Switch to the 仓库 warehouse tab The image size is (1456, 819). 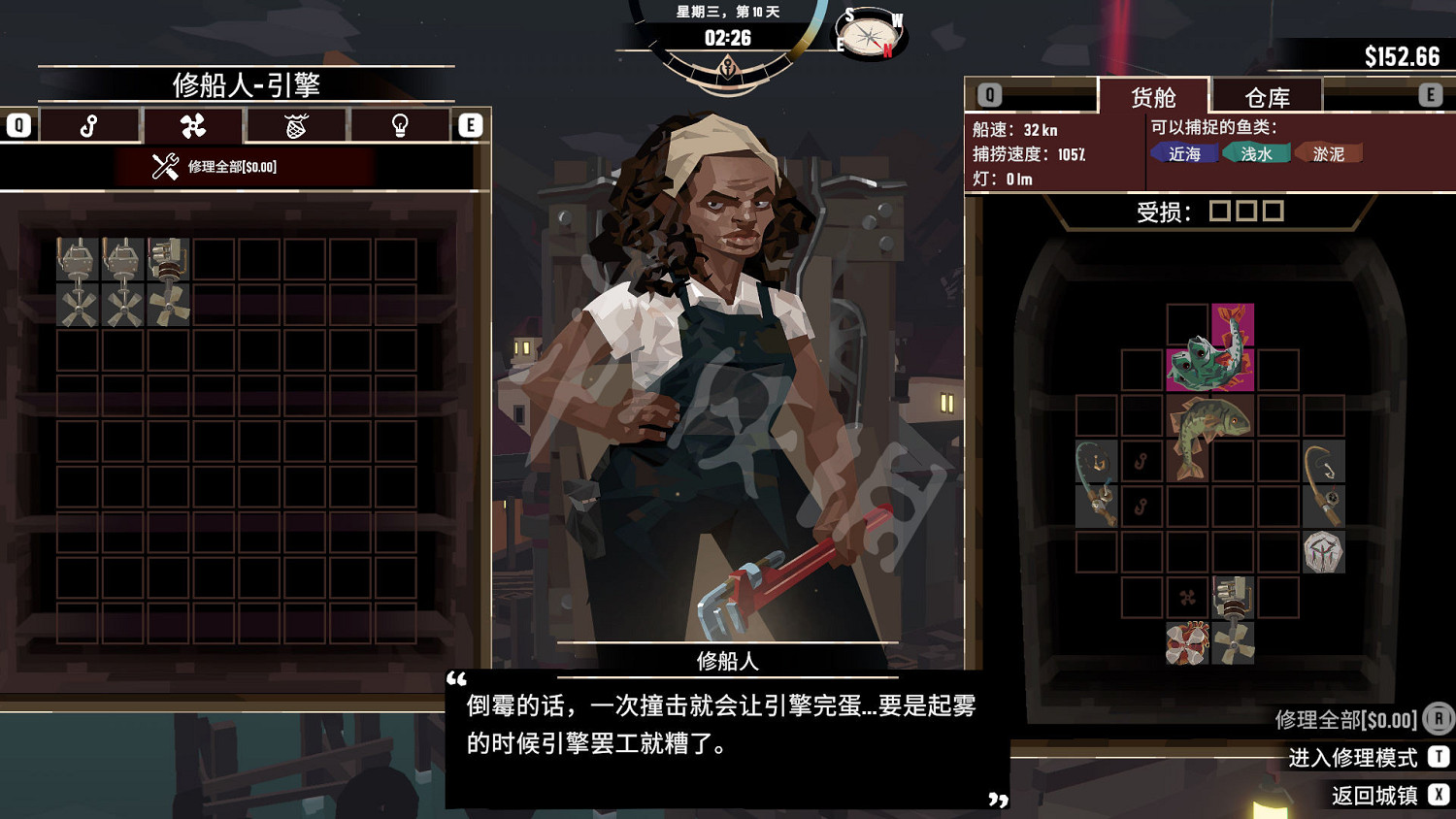(1267, 94)
